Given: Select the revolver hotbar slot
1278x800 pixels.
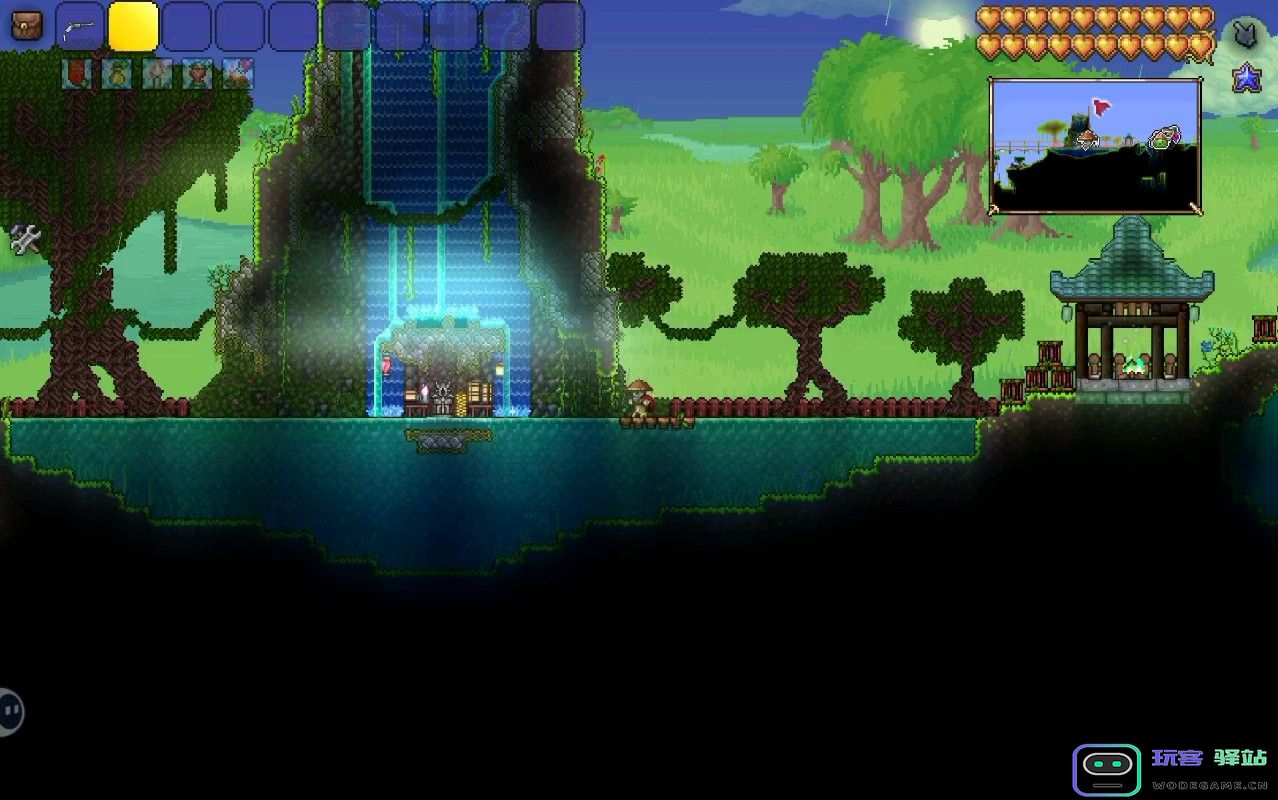Looking at the screenshot, I should point(80,27).
